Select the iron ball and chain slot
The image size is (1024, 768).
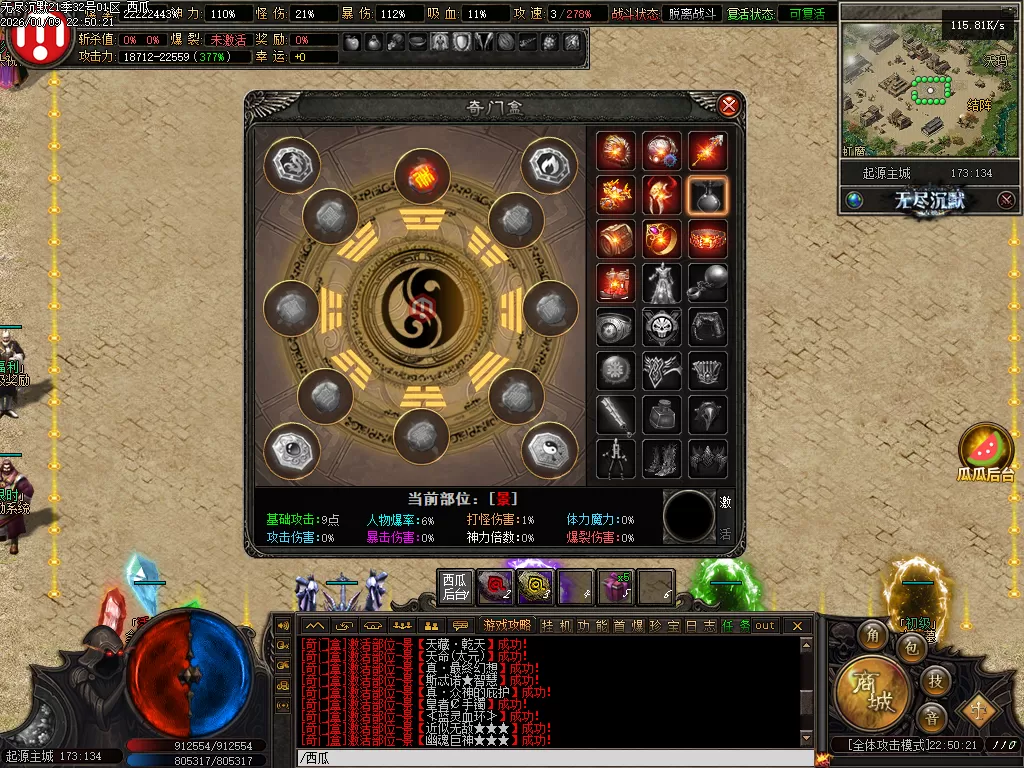(708, 283)
